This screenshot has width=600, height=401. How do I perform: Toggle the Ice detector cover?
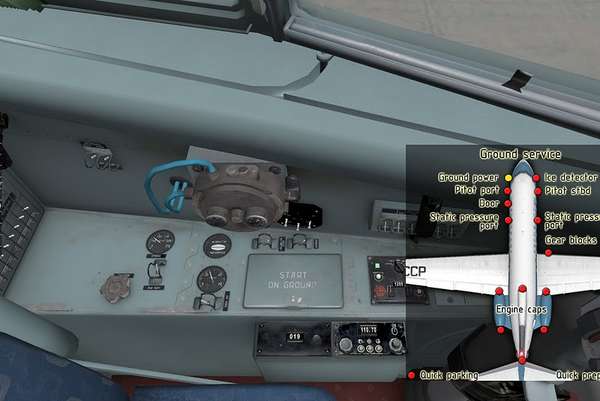click(537, 178)
